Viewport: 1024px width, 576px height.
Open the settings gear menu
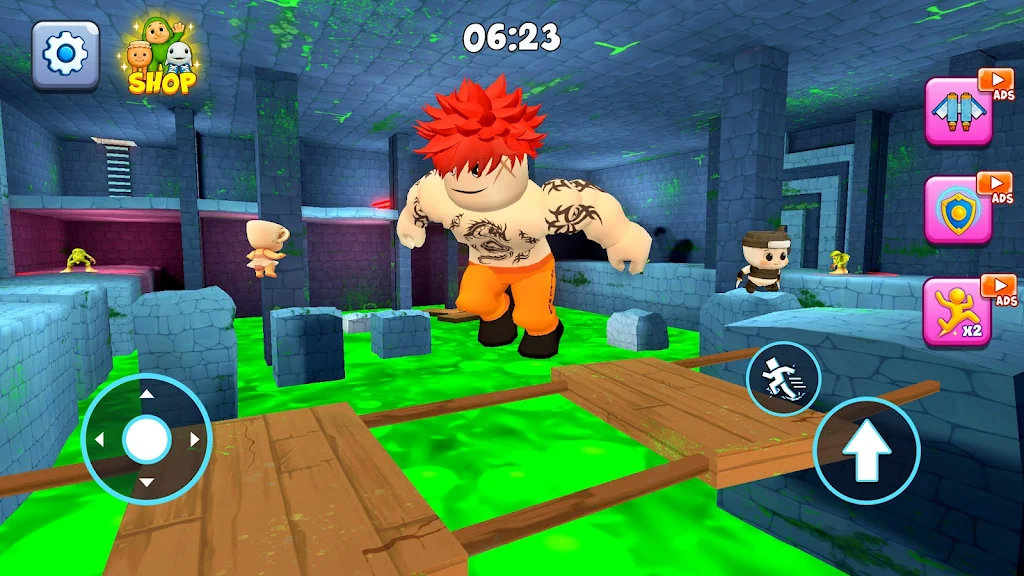click(66, 54)
